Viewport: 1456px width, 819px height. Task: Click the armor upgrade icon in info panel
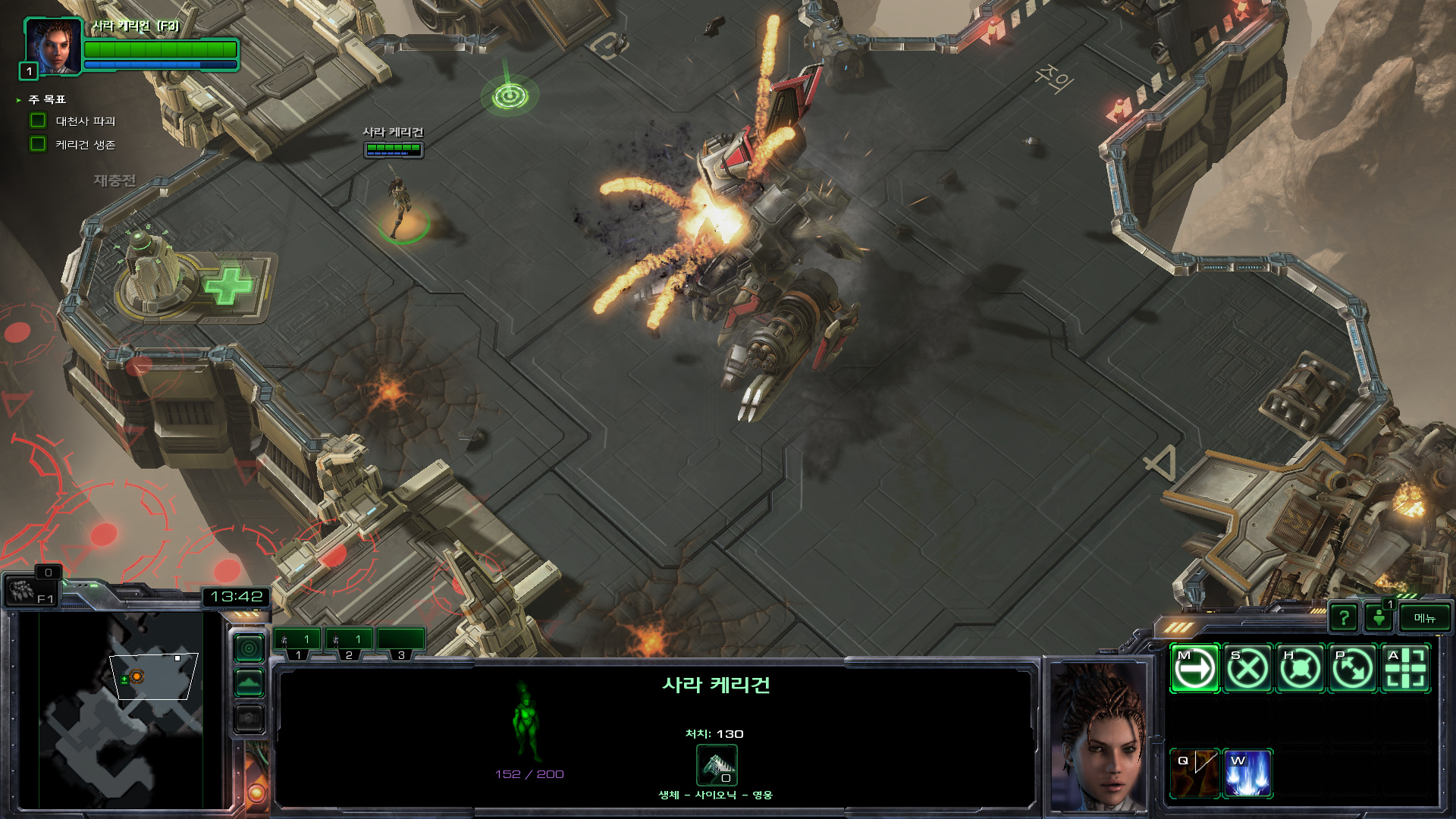click(x=717, y=766)
